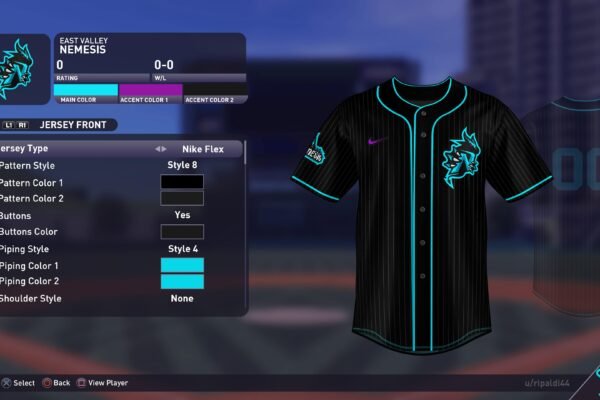Change the Piping Style setting
Image resolution: width=600 pixels, height=400 pixels.
[182, 248]
